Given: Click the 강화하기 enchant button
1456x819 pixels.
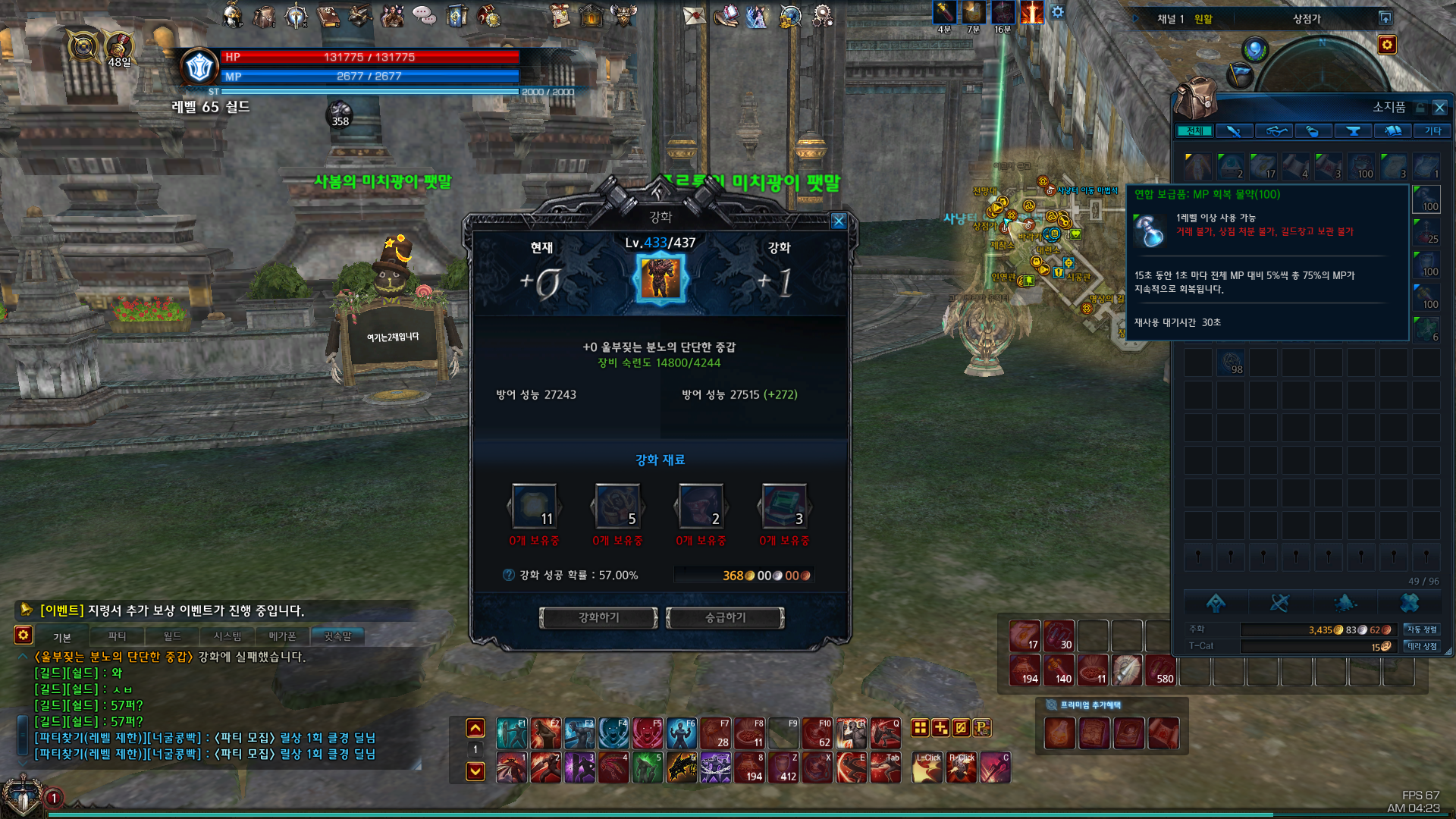Looking at the screenshot, I should tap(598, 618).
